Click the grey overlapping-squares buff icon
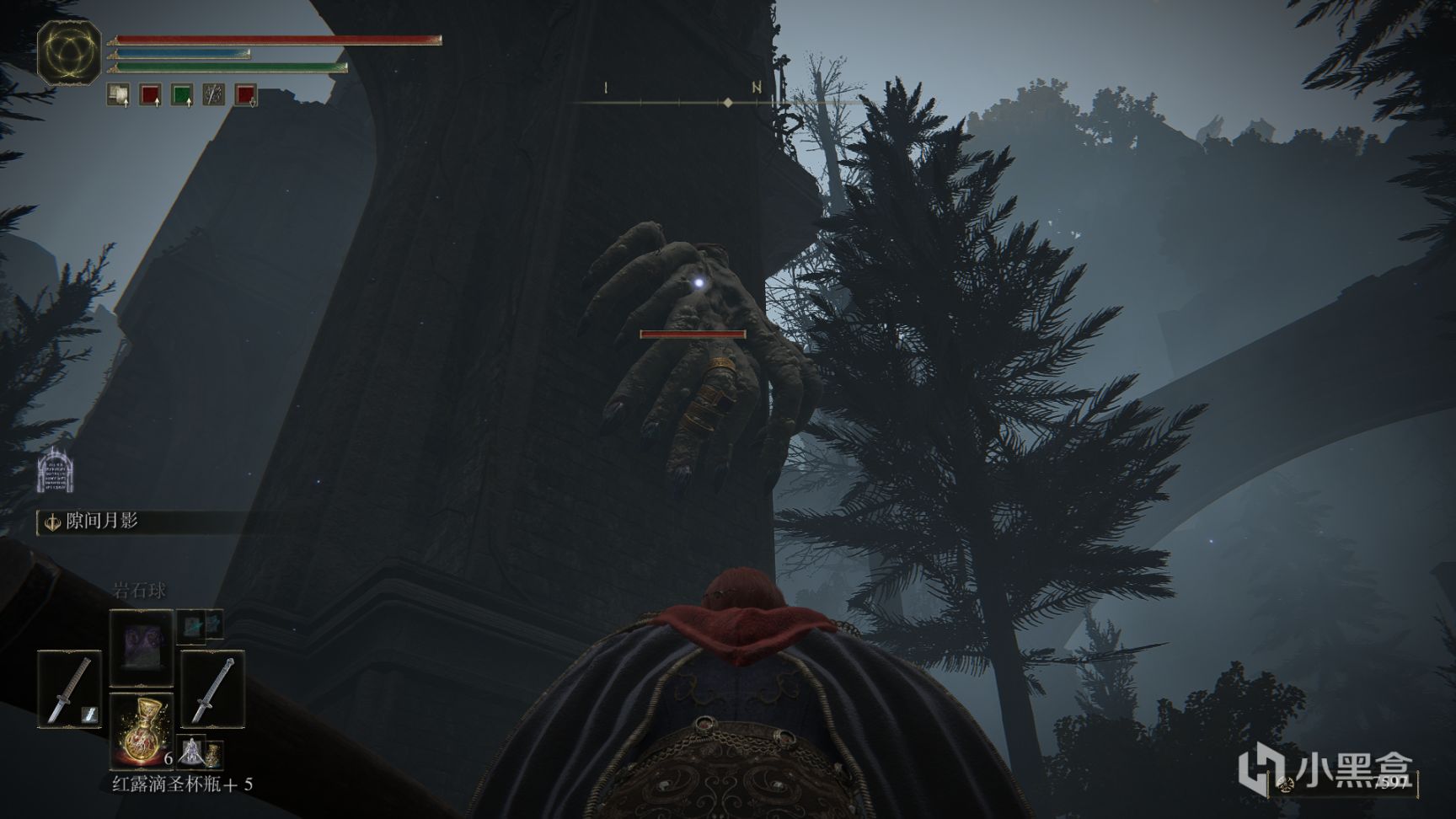This screenshot has height=819, width=1456. click(118, 94)
